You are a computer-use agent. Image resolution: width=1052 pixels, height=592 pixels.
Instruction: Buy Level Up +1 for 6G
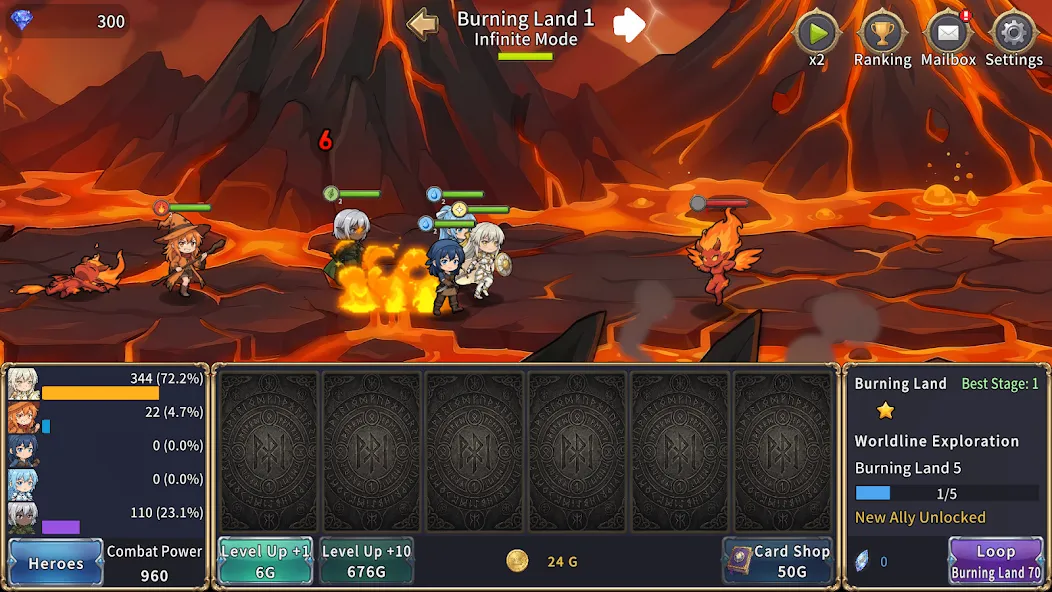pyautogui.click(x=265, y=561)
